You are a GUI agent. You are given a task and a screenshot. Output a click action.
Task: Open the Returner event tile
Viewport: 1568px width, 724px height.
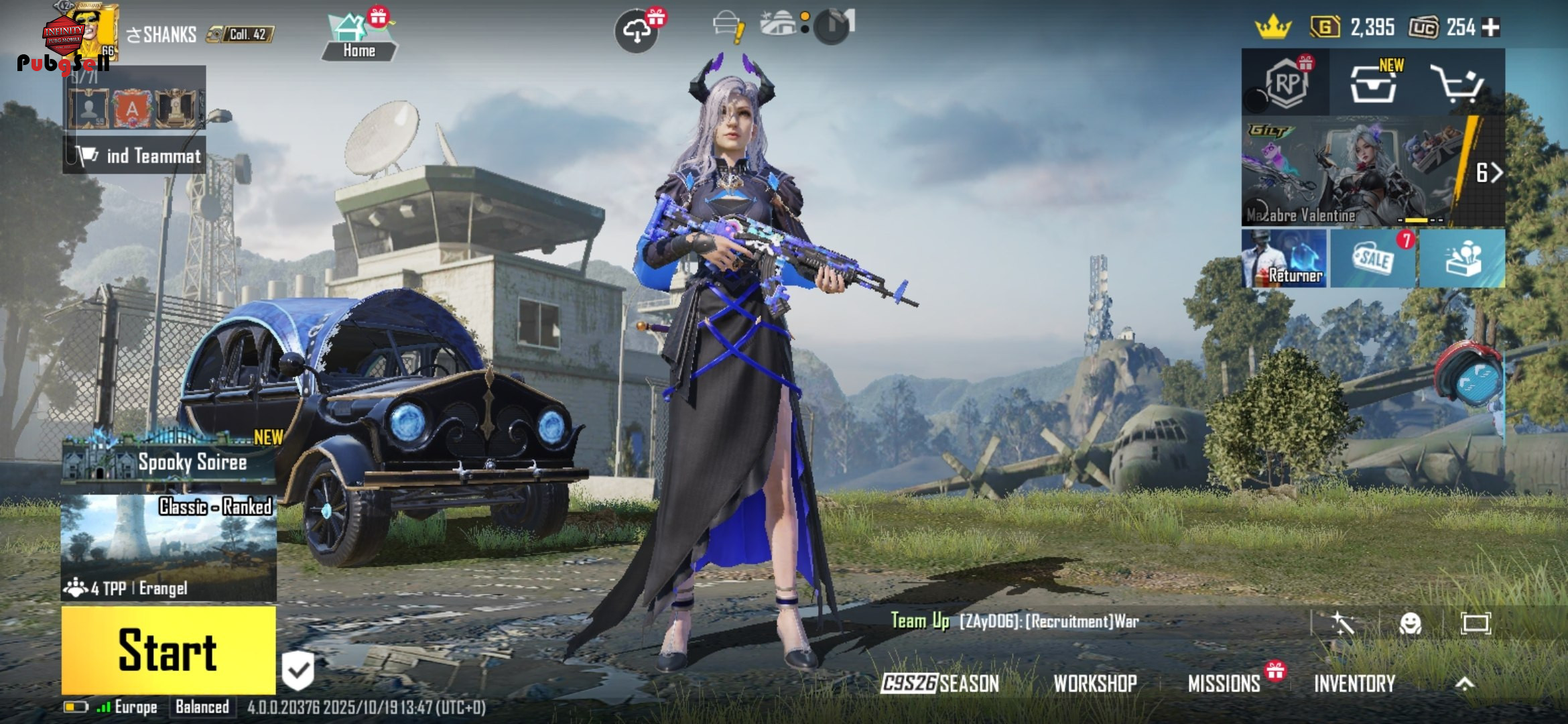1284,259
